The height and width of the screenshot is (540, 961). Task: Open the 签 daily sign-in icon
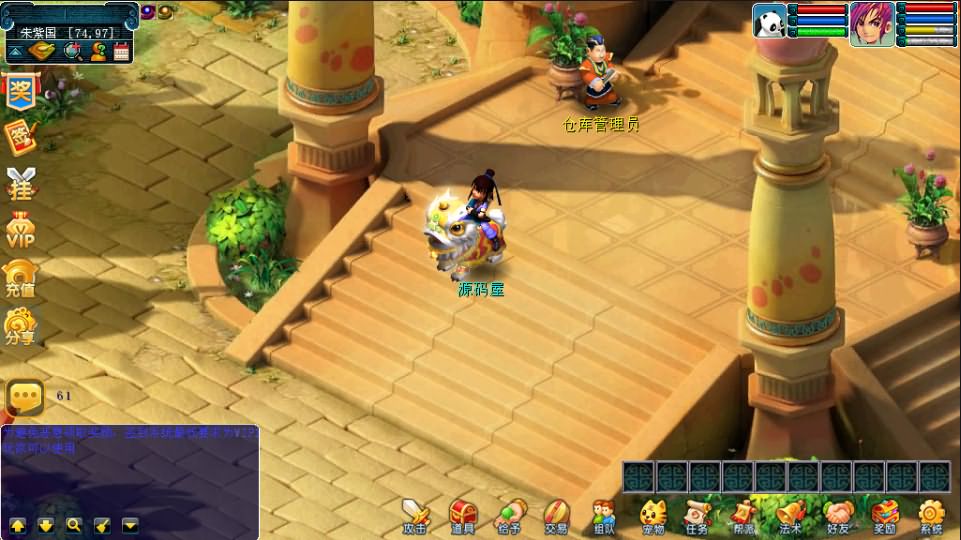tap(20, 136)
